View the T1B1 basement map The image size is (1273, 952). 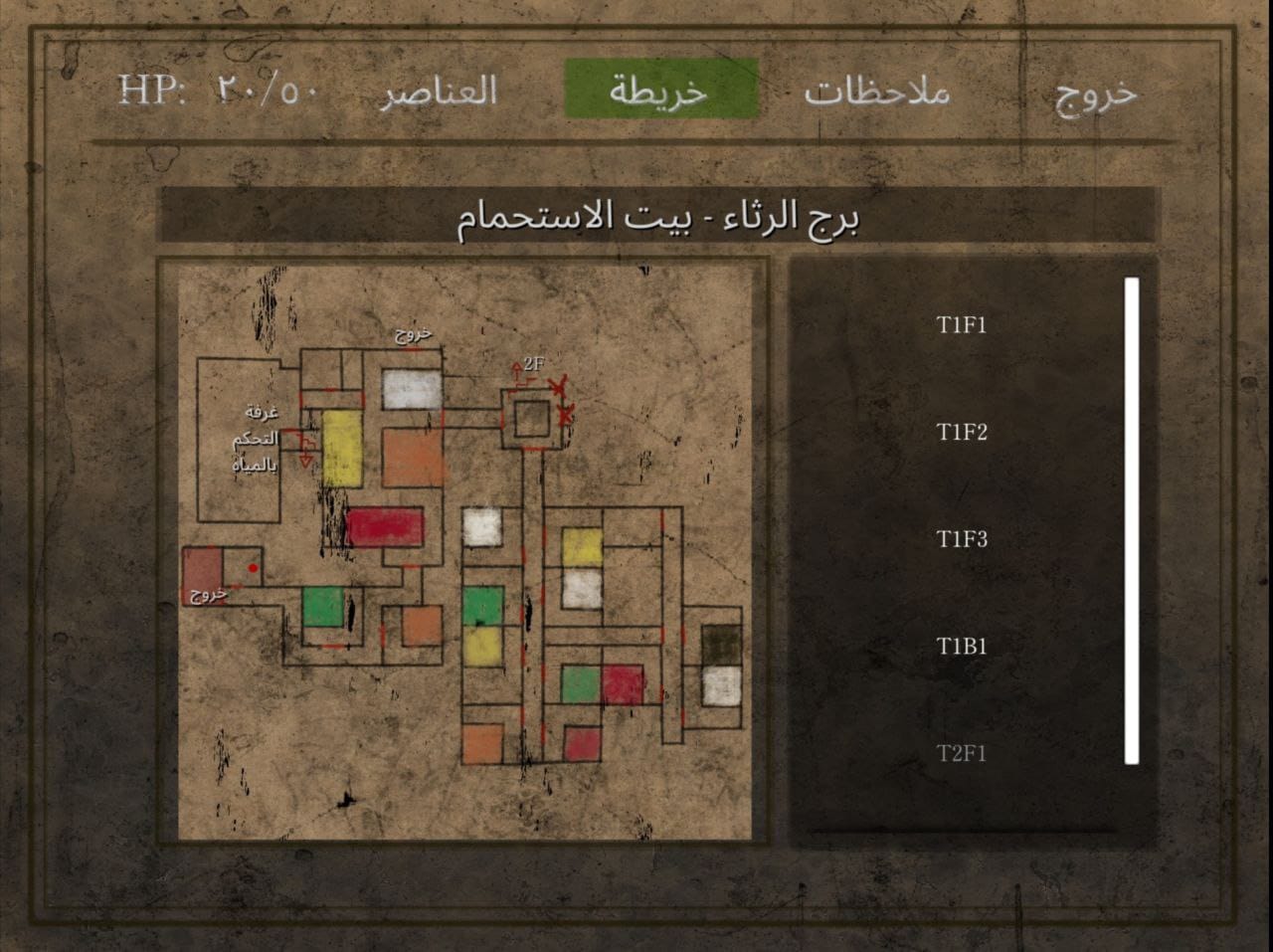961,646
